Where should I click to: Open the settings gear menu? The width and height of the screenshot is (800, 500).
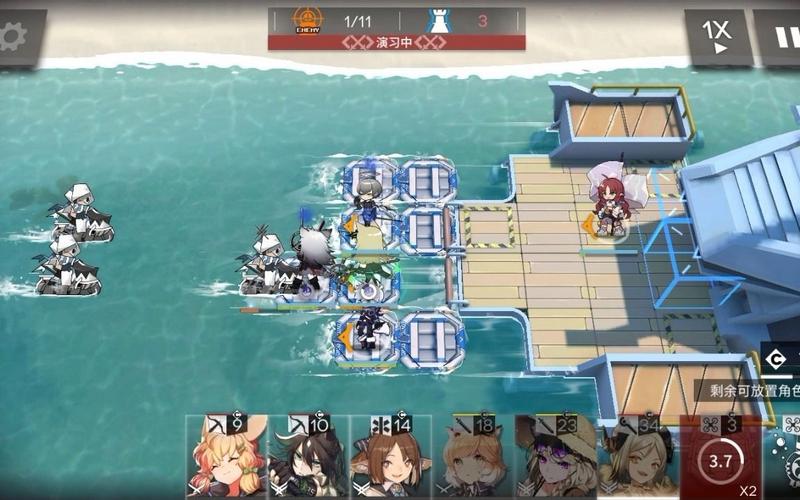coord(14,37)
